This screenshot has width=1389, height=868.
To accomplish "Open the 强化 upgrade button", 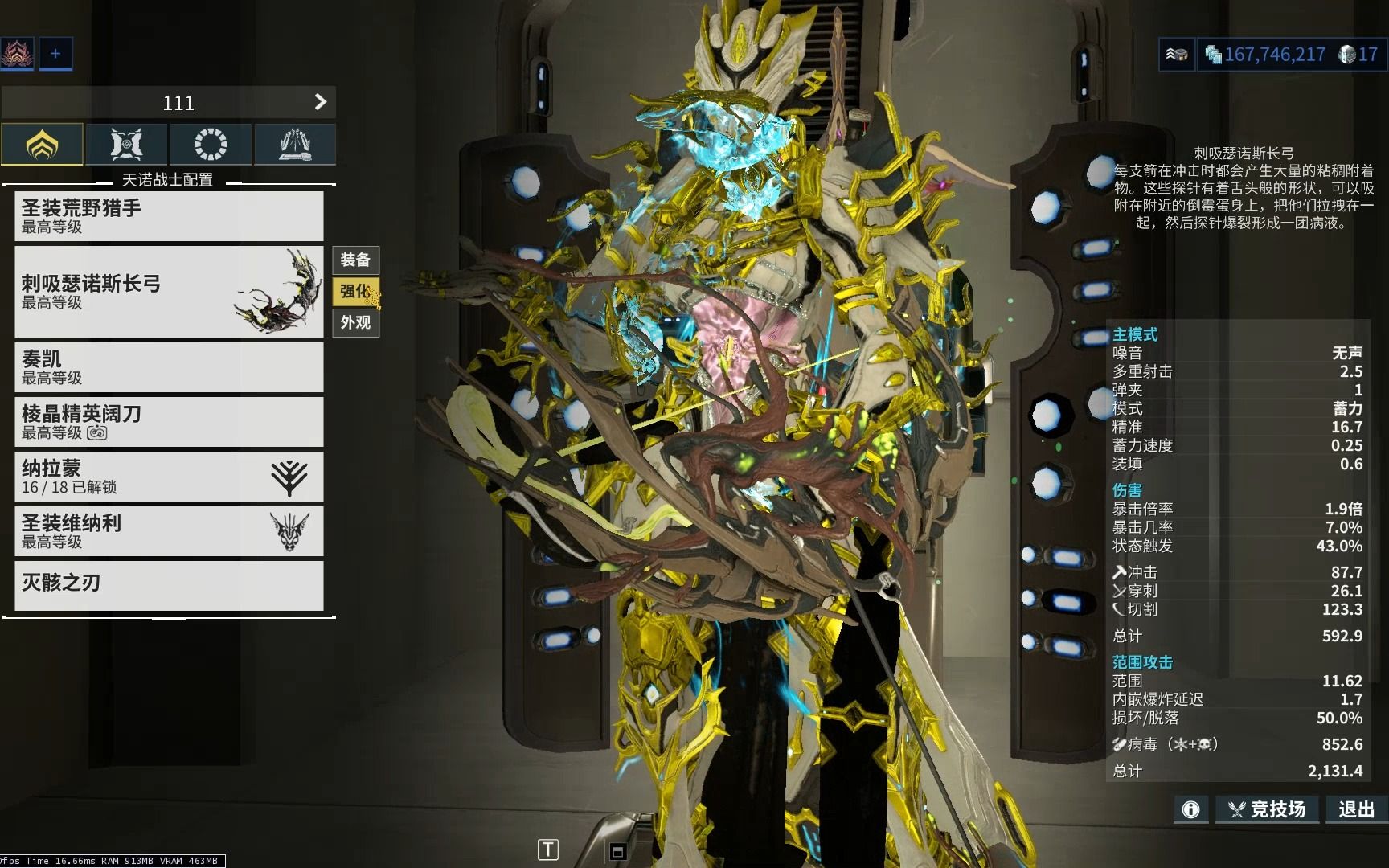I will pyautogui.click(x=355, y=291).
